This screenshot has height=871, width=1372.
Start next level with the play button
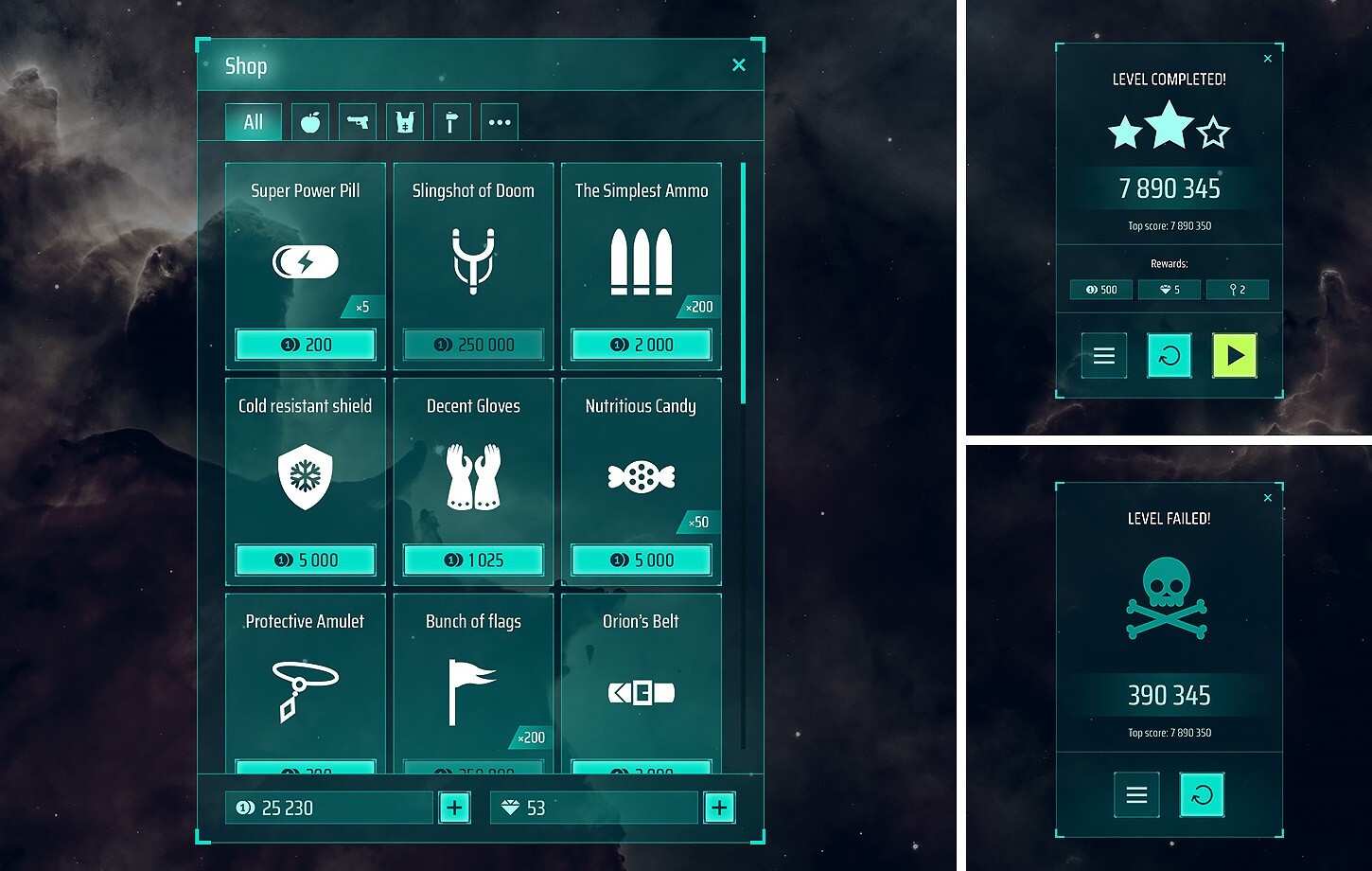point(1234,355)
